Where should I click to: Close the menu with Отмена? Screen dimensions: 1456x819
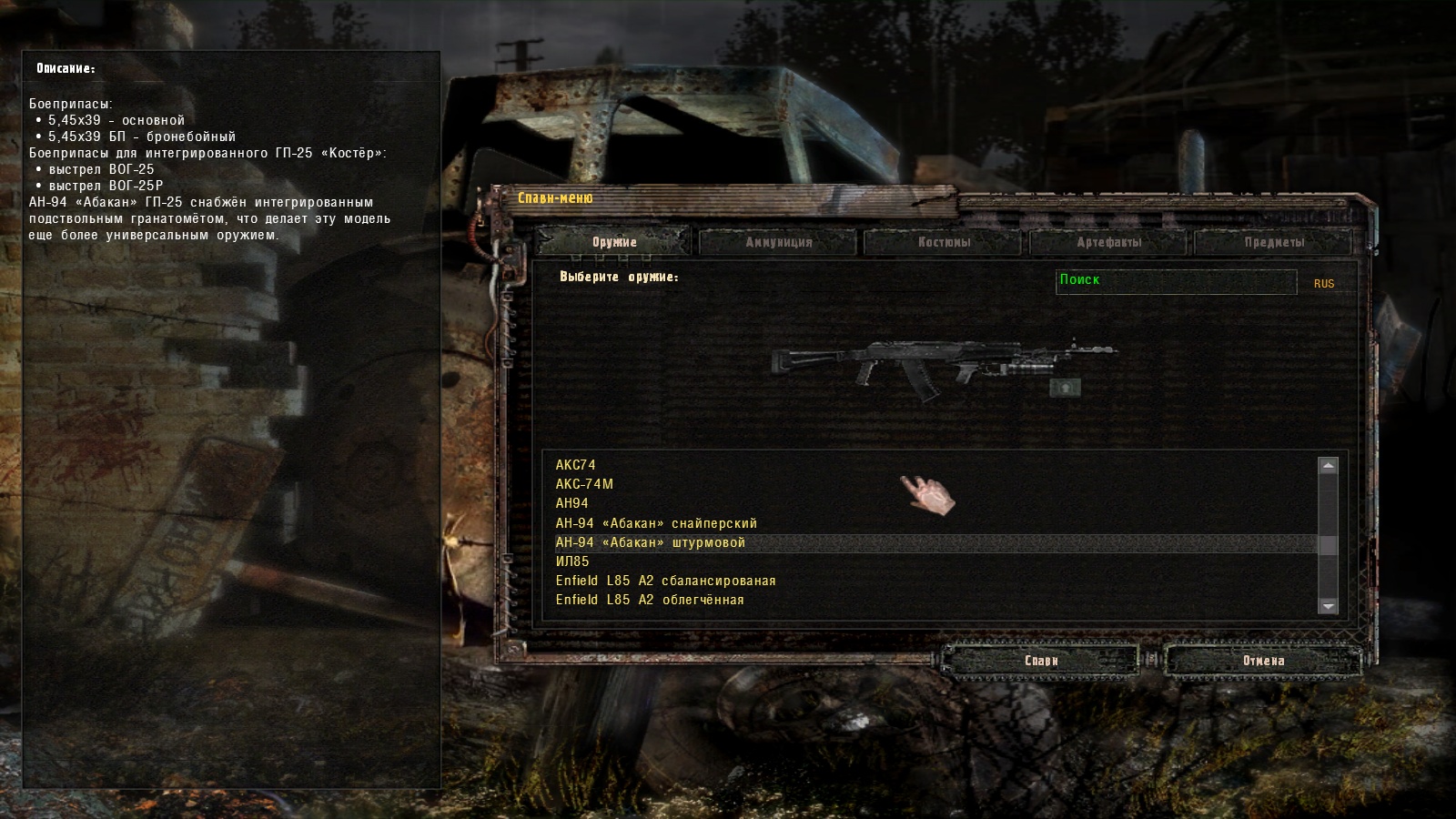pyautogui.click(x=1263, y=661)
